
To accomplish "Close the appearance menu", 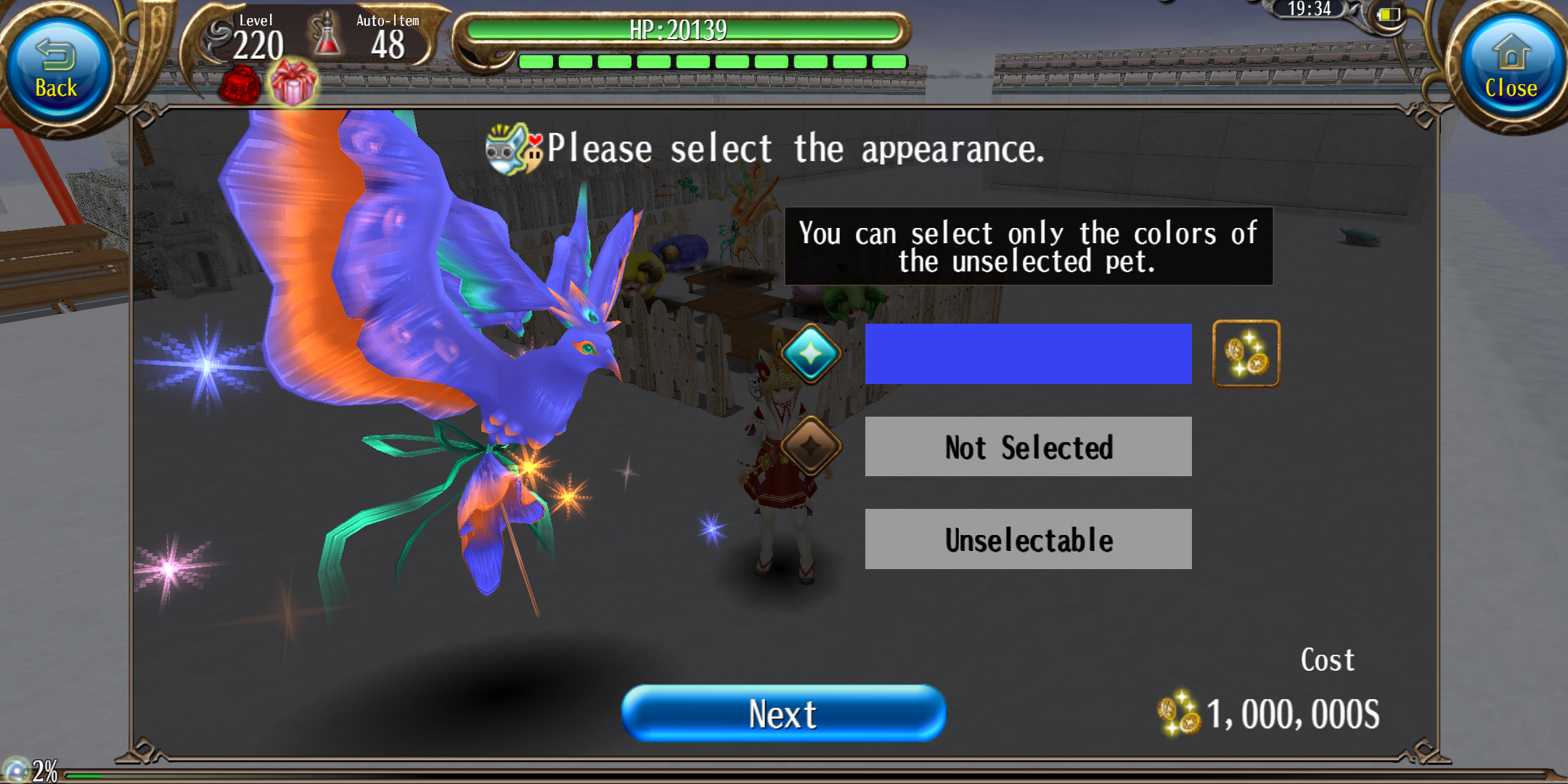I will (1511, 70).
